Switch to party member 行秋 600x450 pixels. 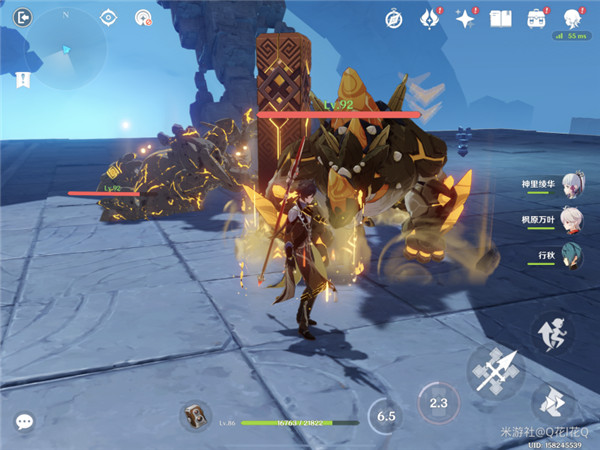tap(572, 254)
